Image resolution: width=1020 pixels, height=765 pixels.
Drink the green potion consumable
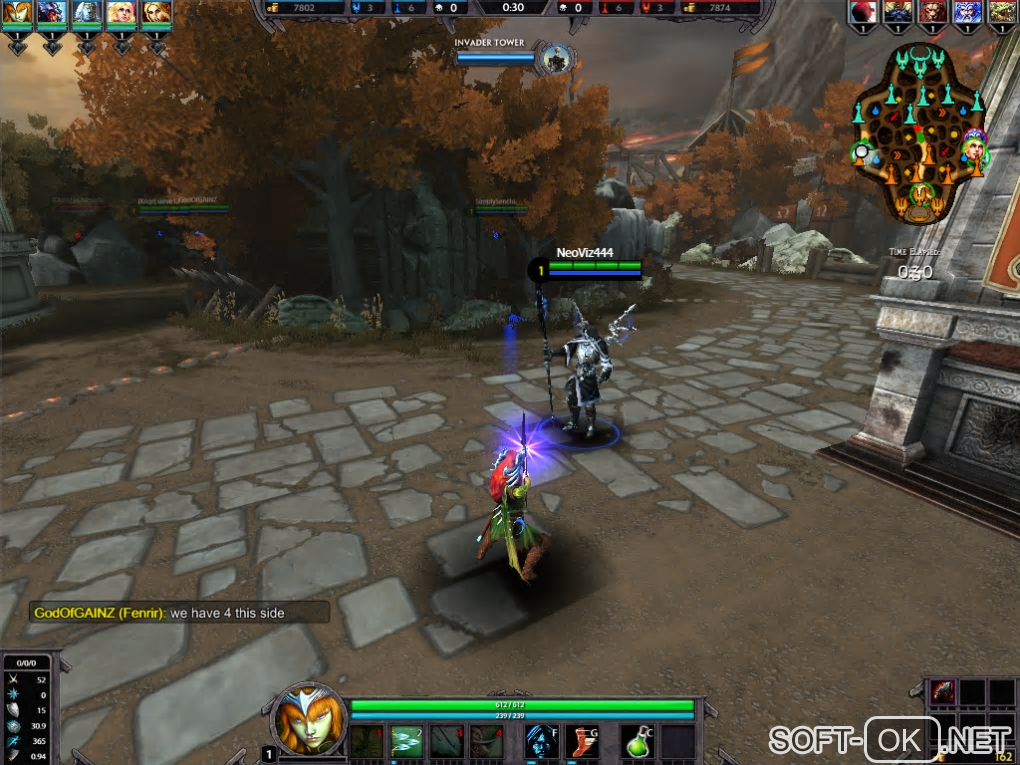(x=639, y=741)
